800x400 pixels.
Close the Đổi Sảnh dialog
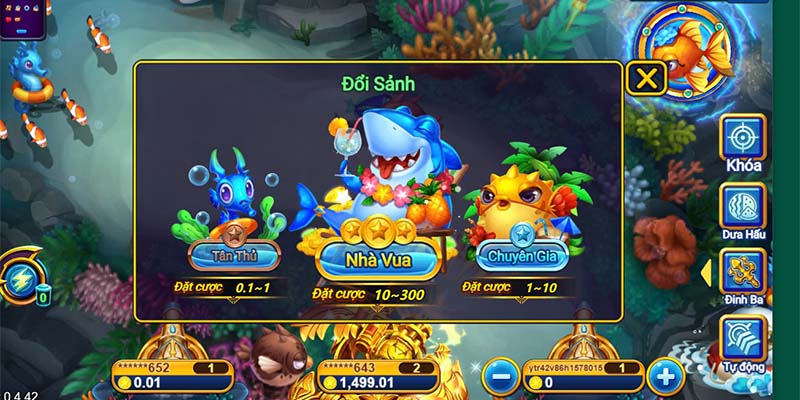pos(647,78)
